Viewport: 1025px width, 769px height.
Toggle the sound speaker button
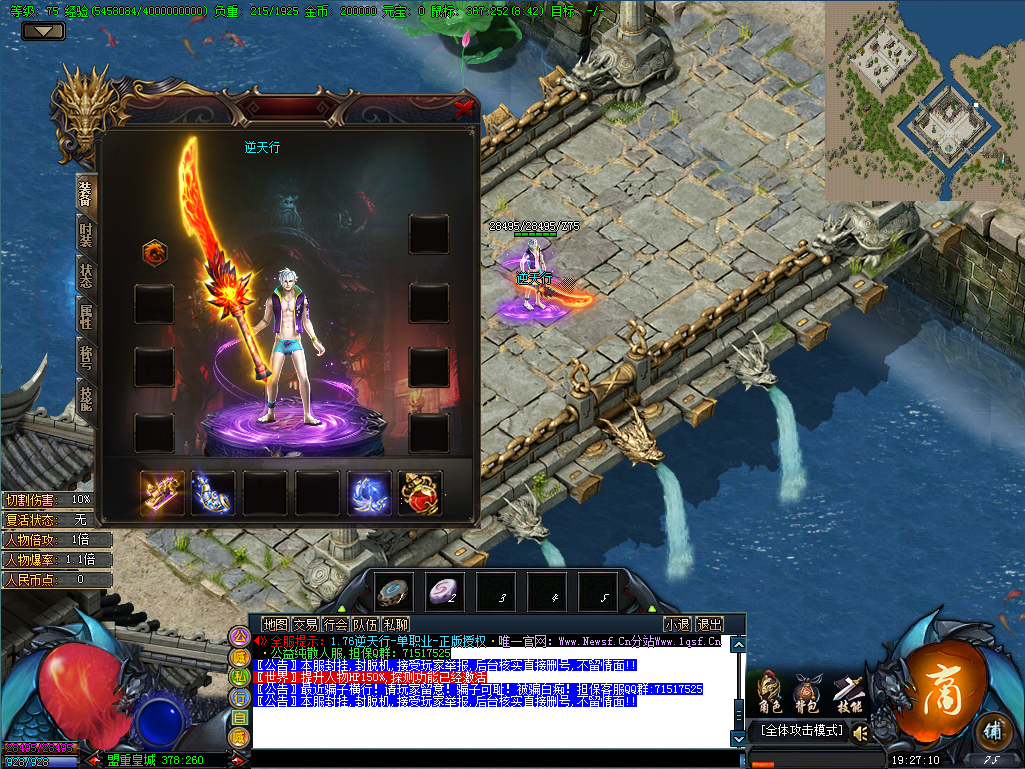[x=859, y=733]
